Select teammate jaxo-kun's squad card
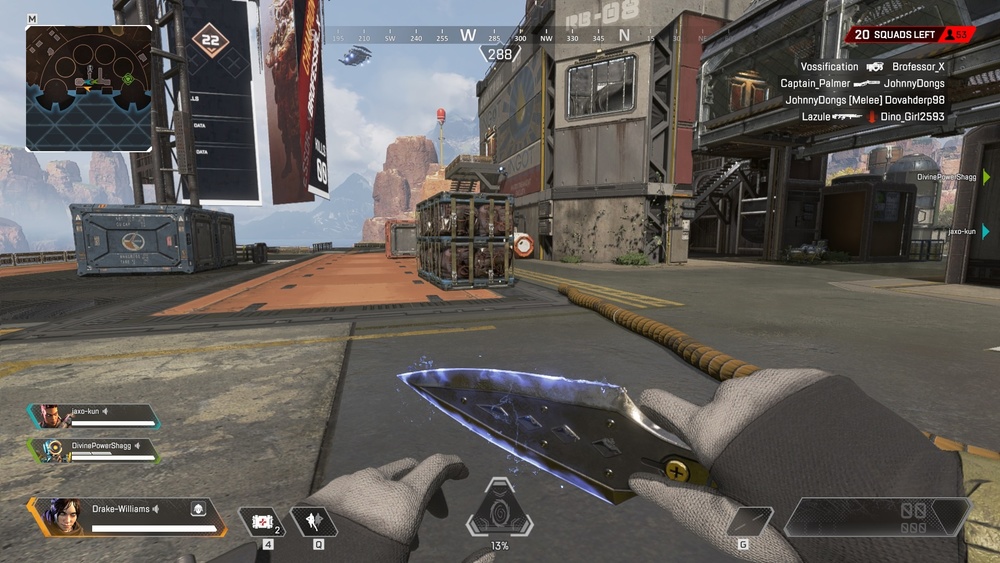Viewport: 1000px width, 563px height. coord(92,416)
